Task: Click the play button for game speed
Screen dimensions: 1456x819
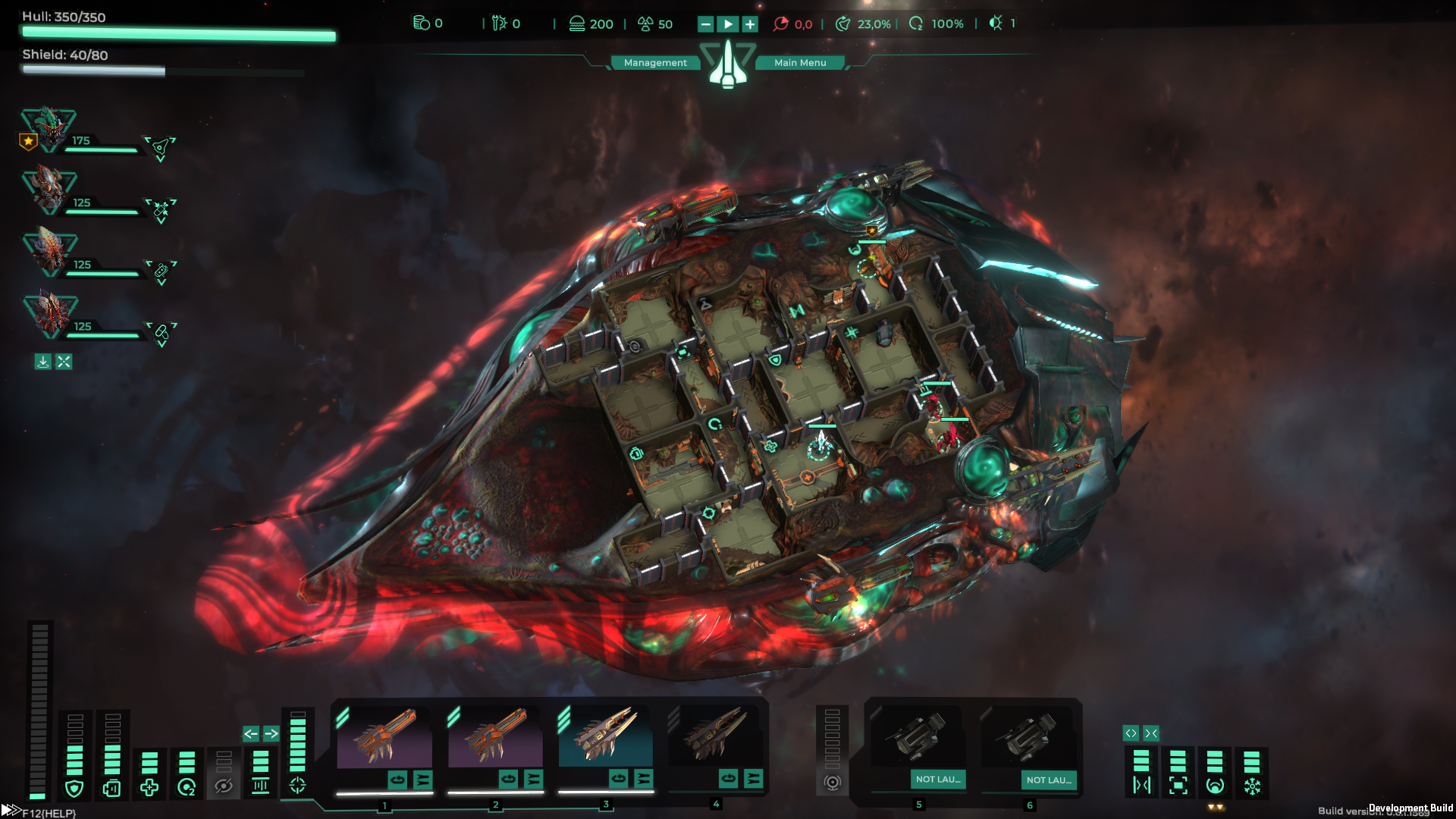Action: point(728,24)
